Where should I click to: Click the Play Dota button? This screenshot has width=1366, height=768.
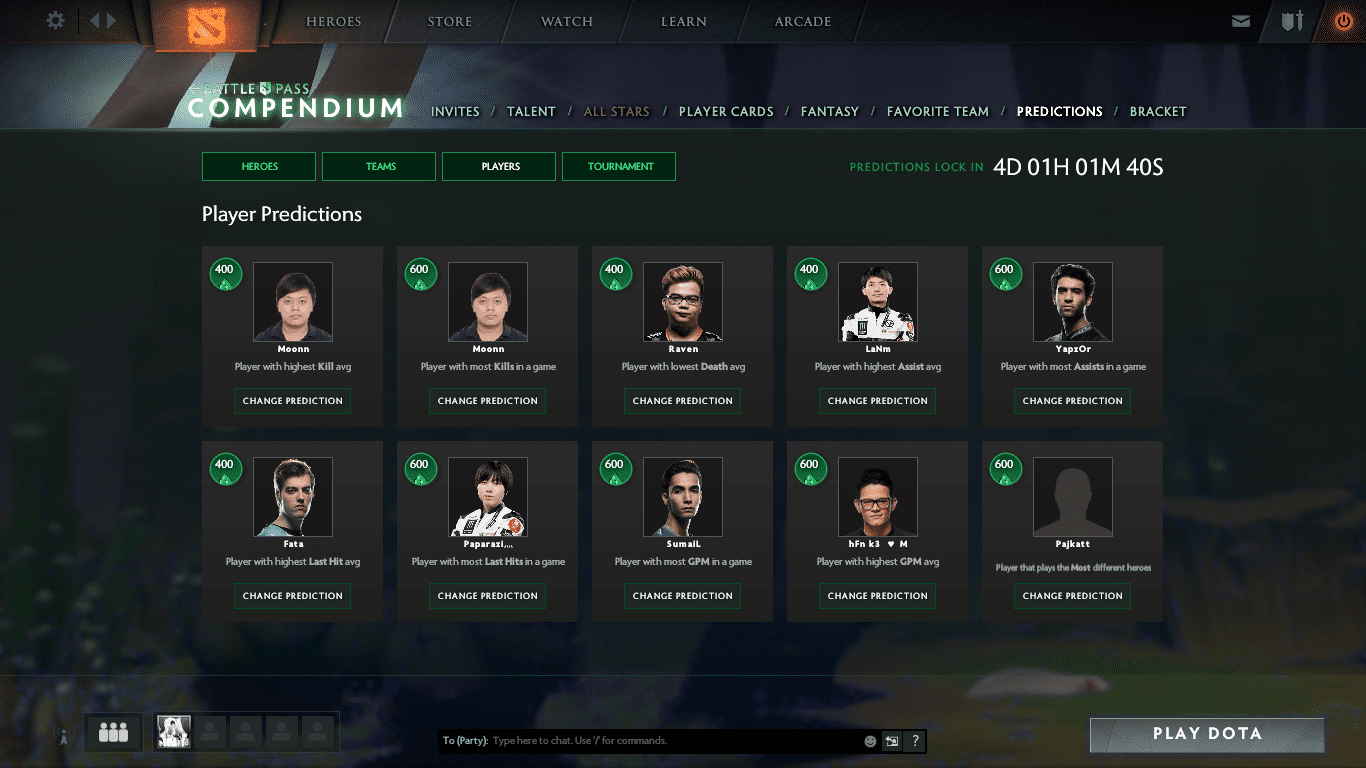(x=1206, y=734)
